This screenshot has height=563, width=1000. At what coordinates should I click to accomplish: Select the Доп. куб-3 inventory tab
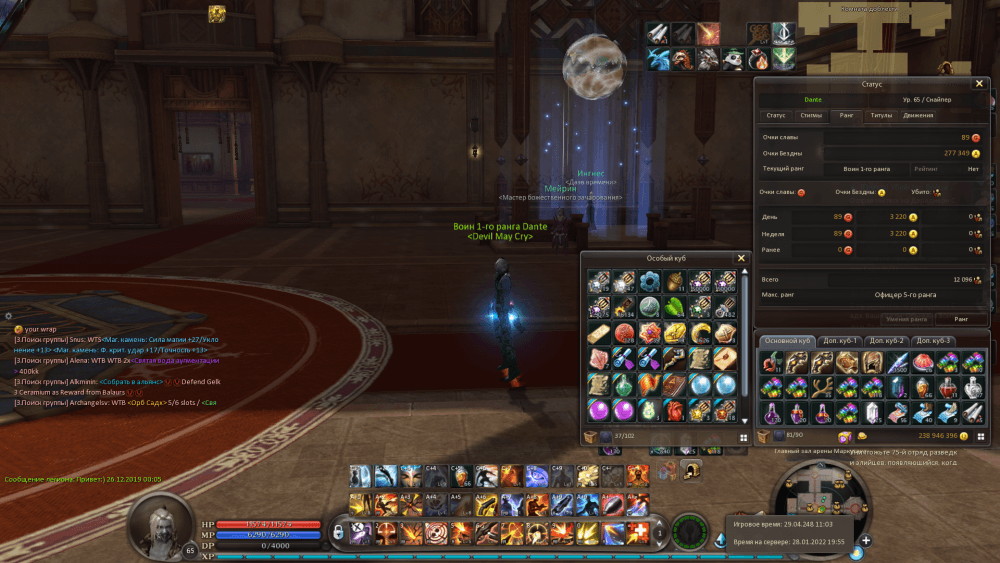click(x=935, y=341)
